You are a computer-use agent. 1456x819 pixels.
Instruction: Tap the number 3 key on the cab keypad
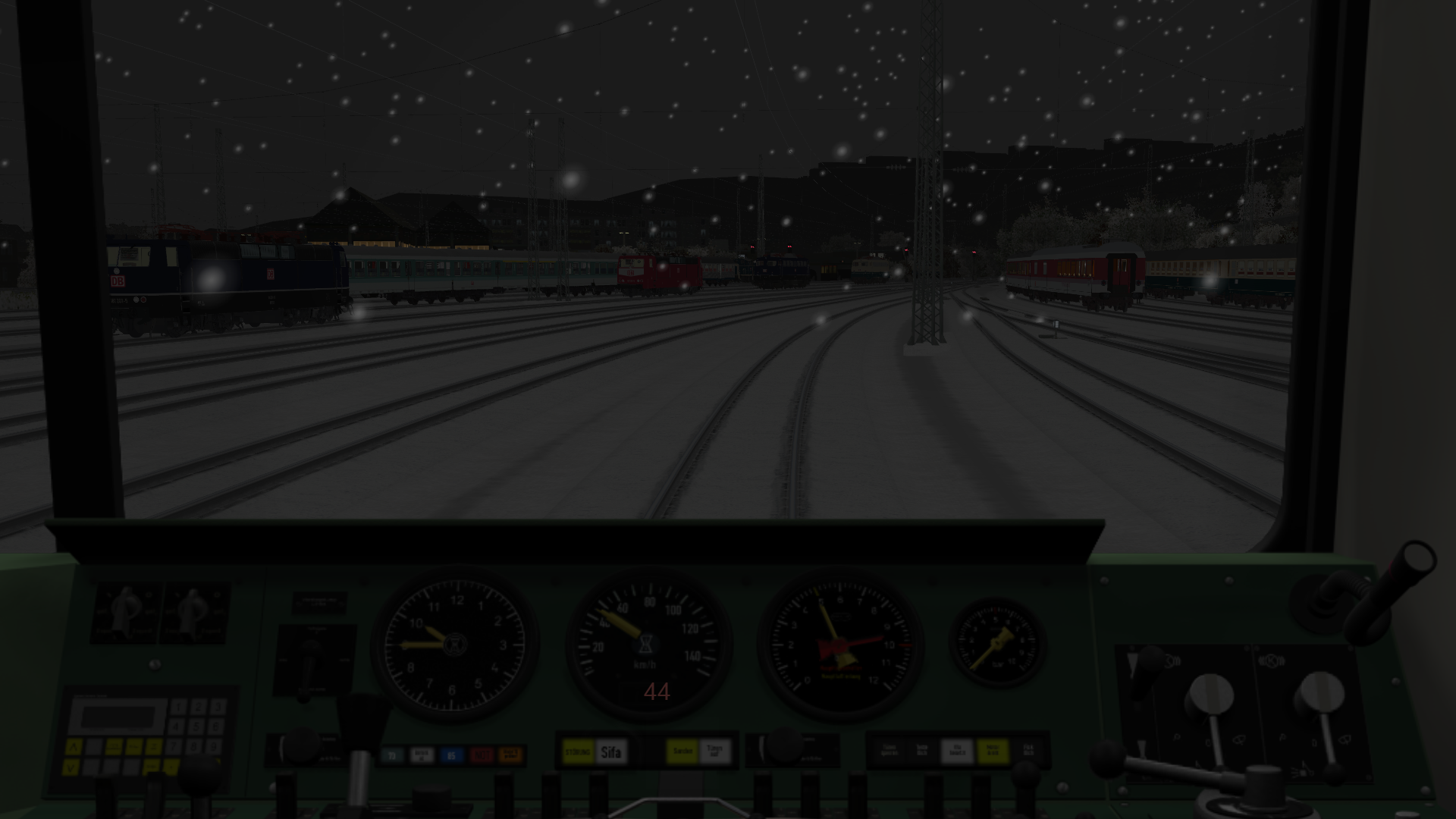[x=218, y=708]
